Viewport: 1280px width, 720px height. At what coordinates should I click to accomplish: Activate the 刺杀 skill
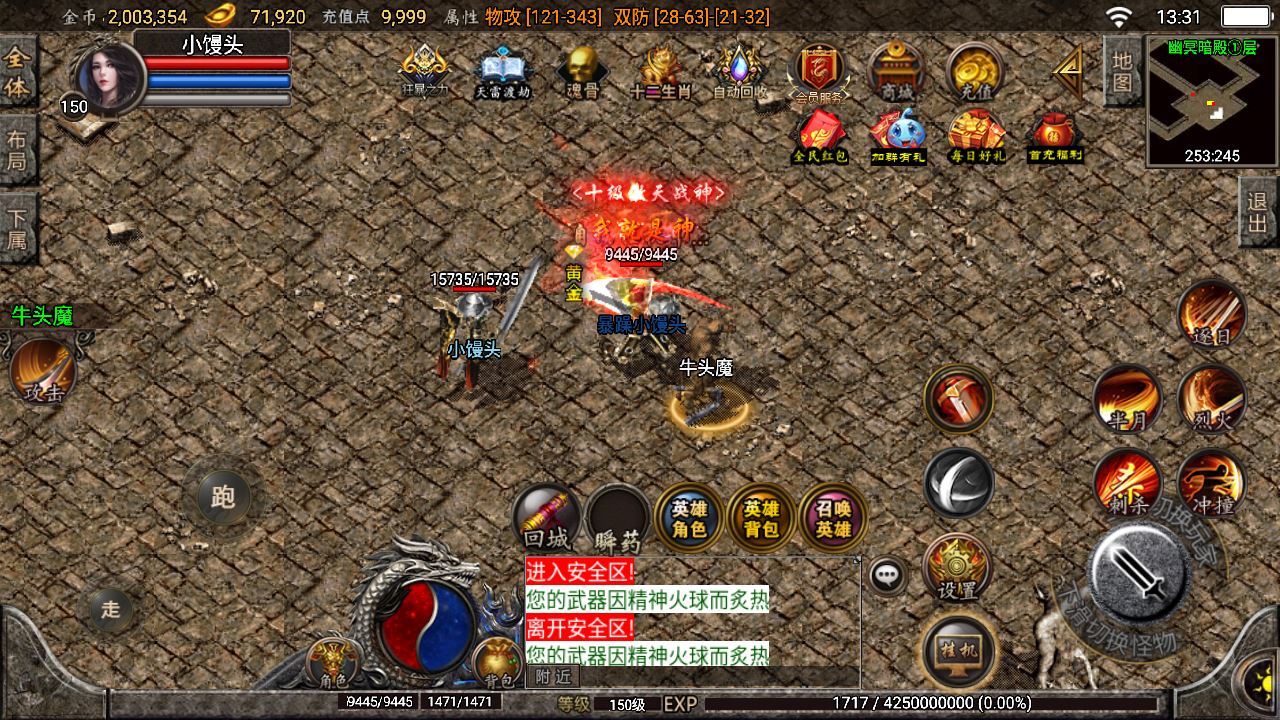1127,482
